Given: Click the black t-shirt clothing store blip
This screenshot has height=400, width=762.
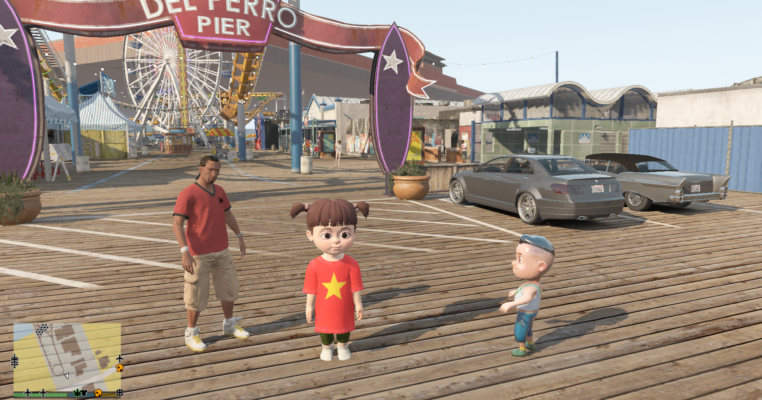Looking at the screenshot, I should pyautogui.click(x=84, y=393).
